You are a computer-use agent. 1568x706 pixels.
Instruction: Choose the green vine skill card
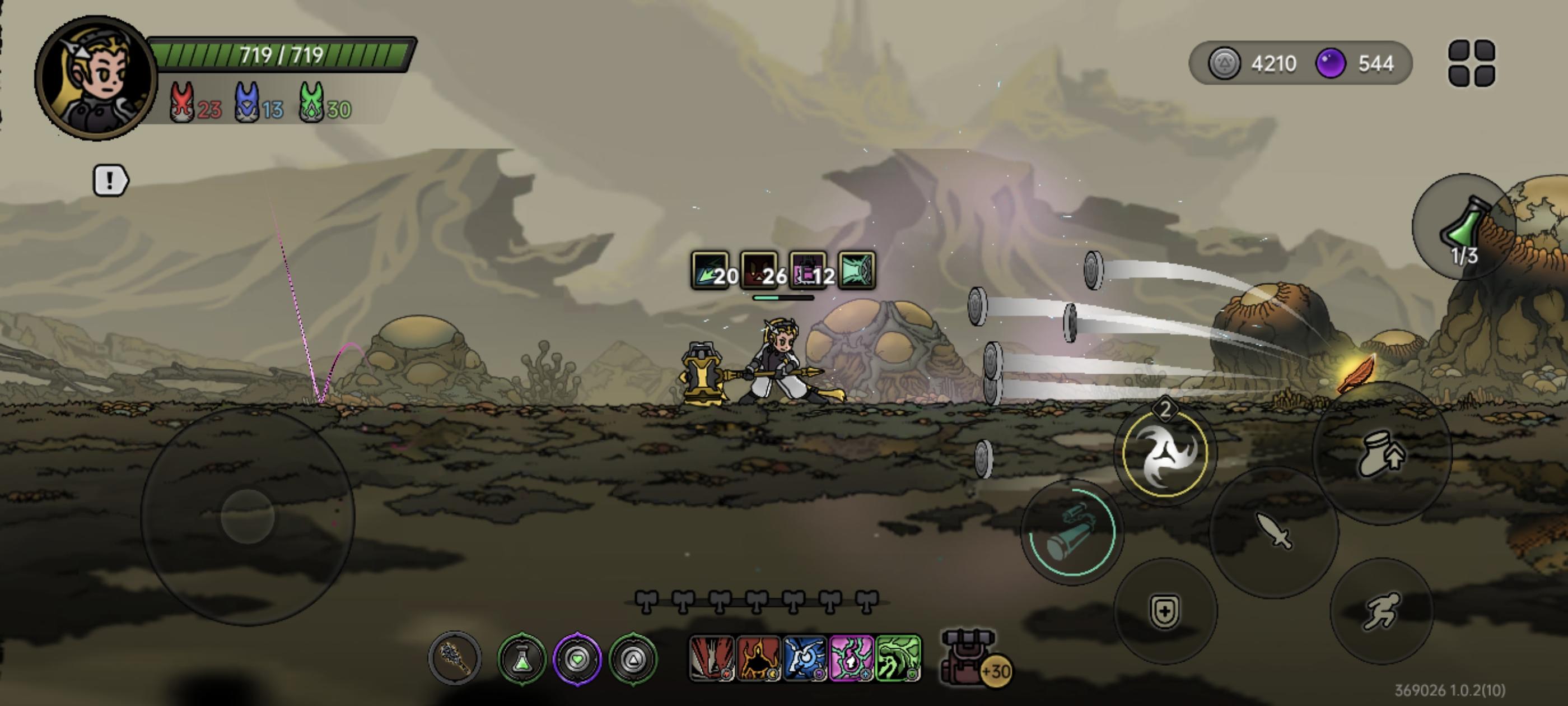pyautogui.click(x=898, y=658)
